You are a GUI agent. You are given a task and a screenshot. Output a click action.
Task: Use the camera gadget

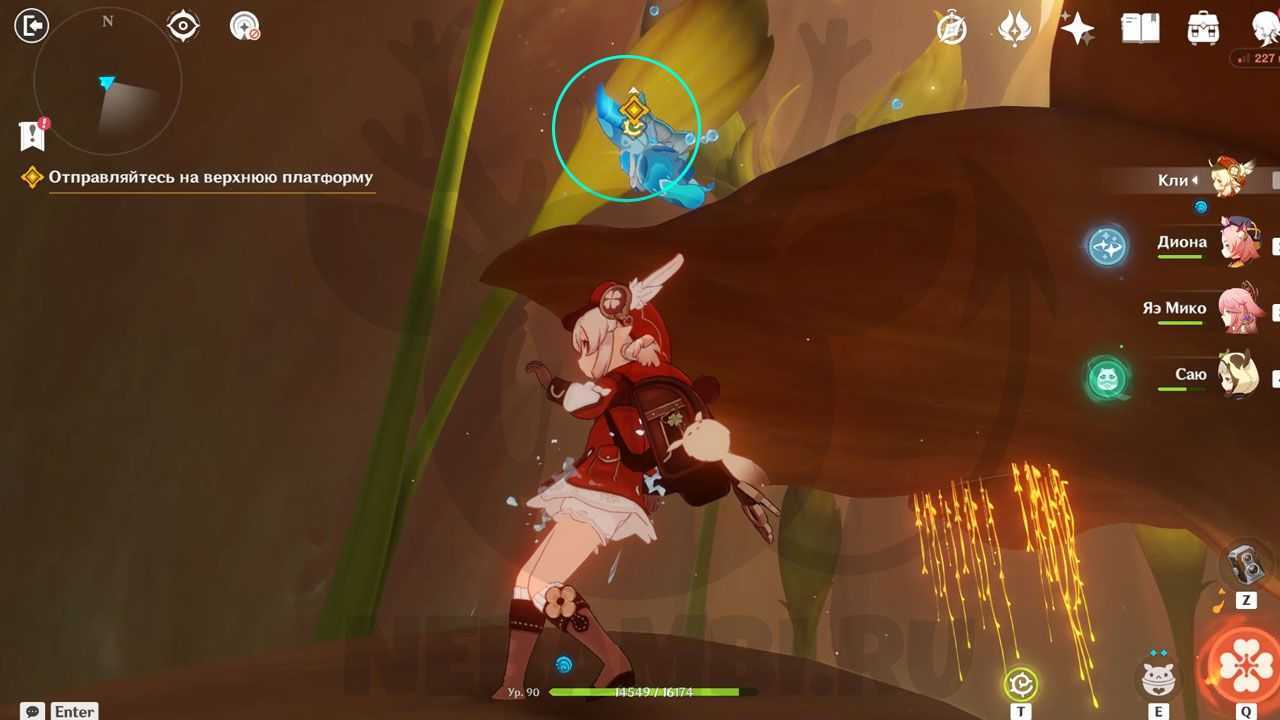click(x=1246, y=566)
